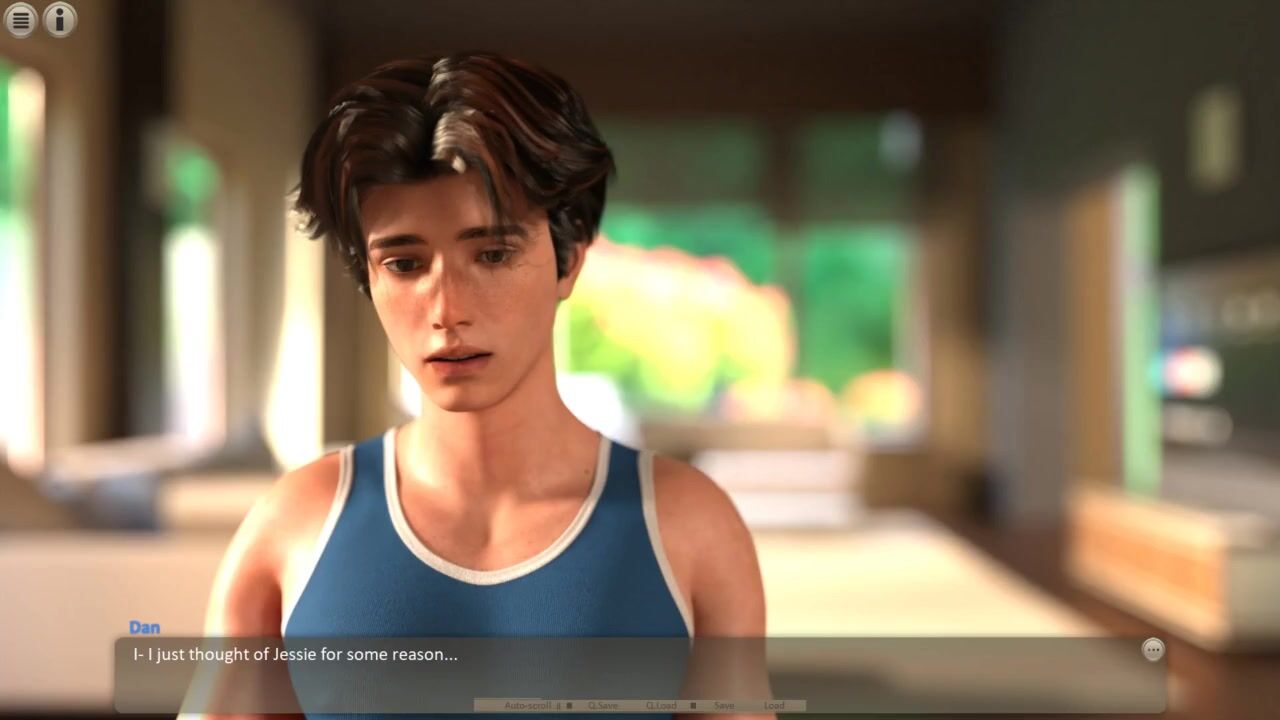Open the Load screen
Image resolution: width=1280 pixels, height=720 pixels.
pyautogui.click(x=774, y=706)
